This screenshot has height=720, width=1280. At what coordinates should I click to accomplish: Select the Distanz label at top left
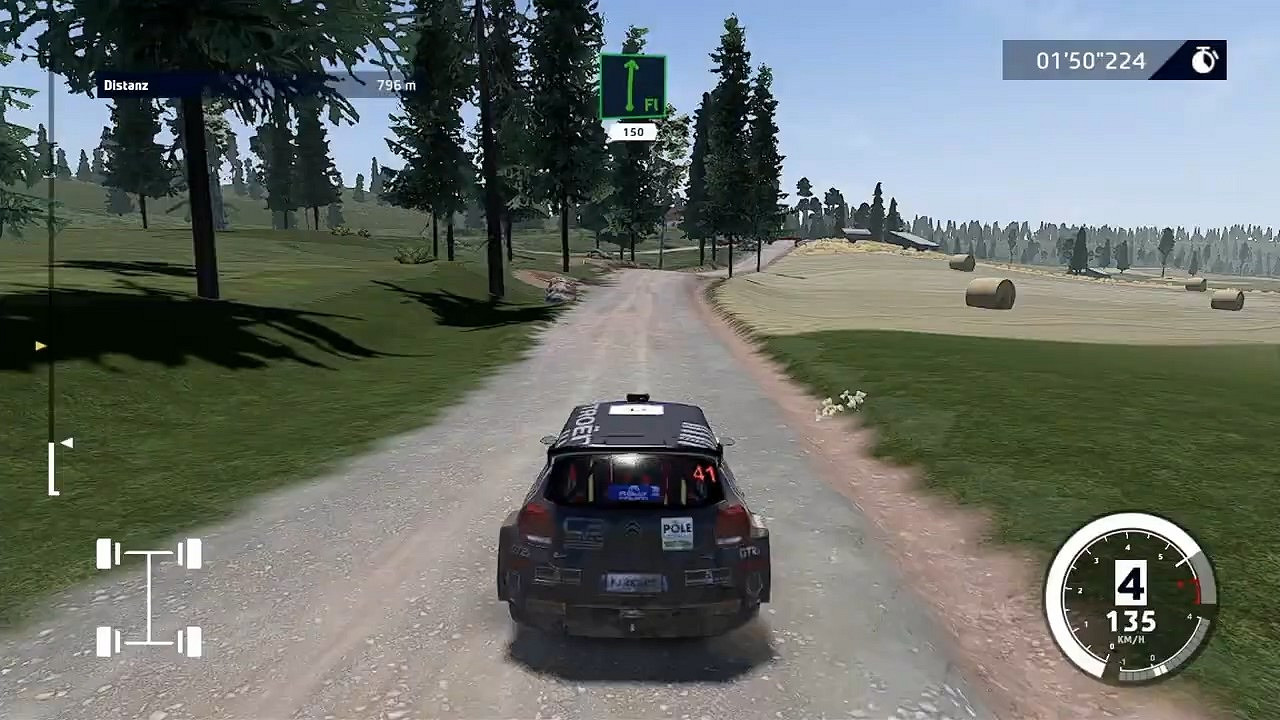click(125, 85)
